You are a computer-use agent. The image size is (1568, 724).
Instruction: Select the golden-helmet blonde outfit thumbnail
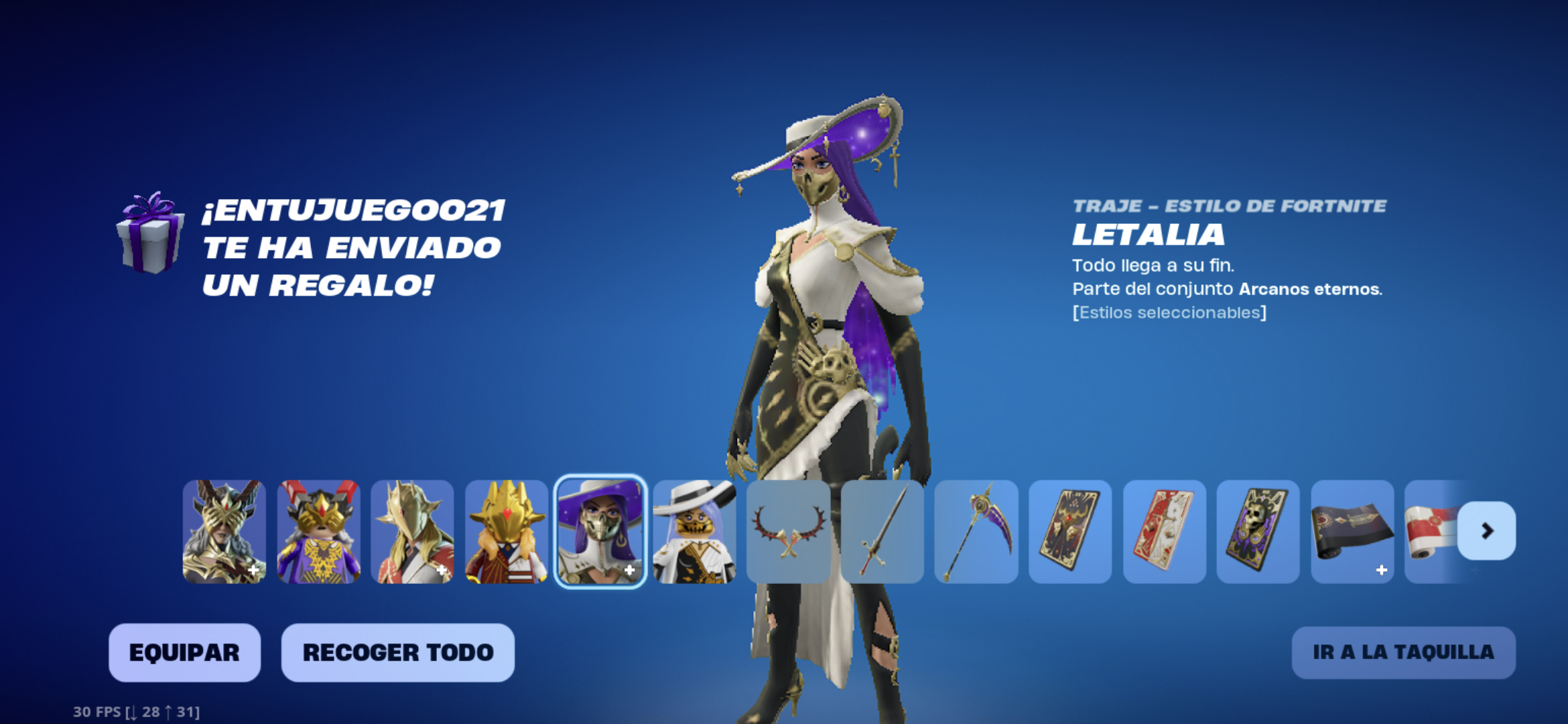tap(412, 531)
